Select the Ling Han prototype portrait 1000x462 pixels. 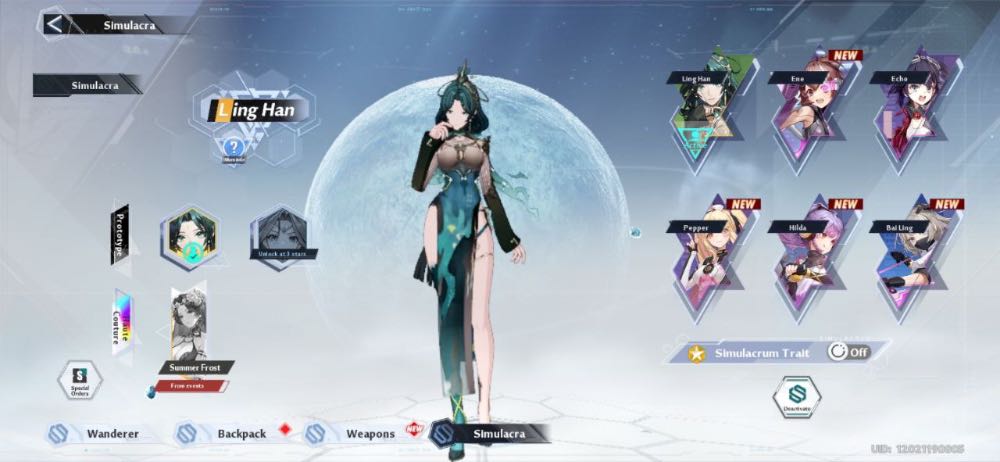pos(189,239)
